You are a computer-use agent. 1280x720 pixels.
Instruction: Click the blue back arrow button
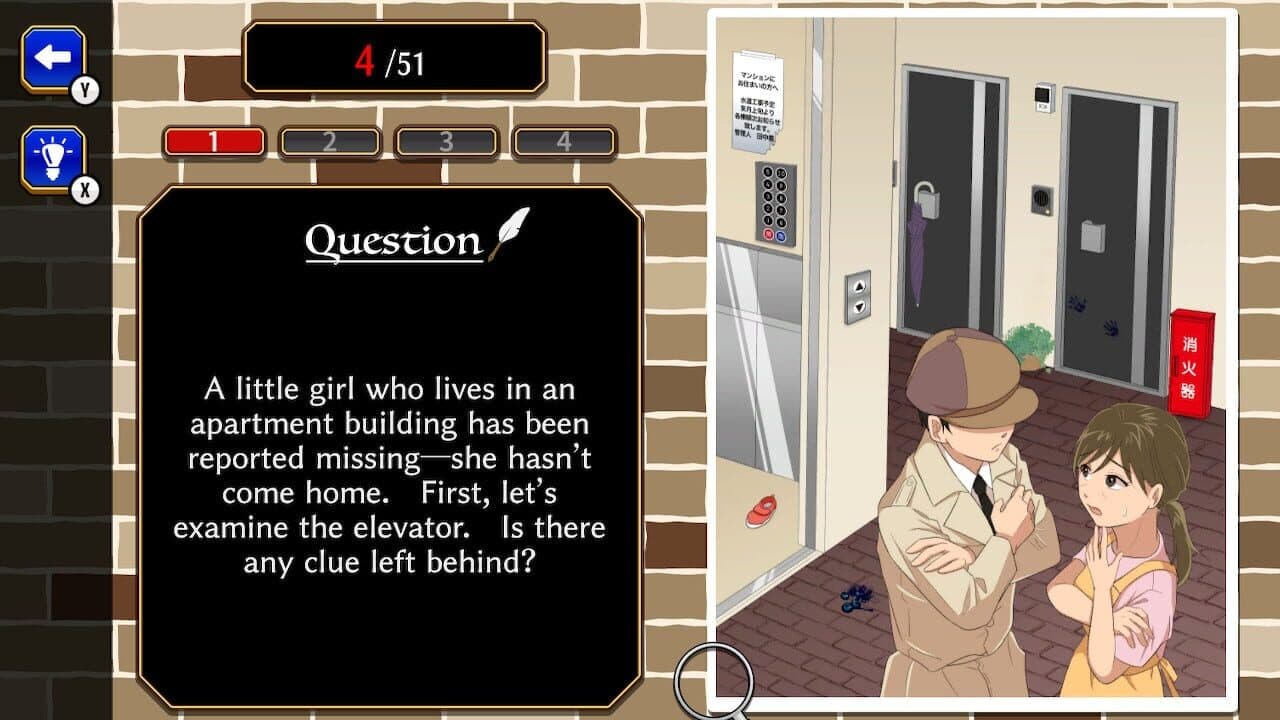point(55,57)
